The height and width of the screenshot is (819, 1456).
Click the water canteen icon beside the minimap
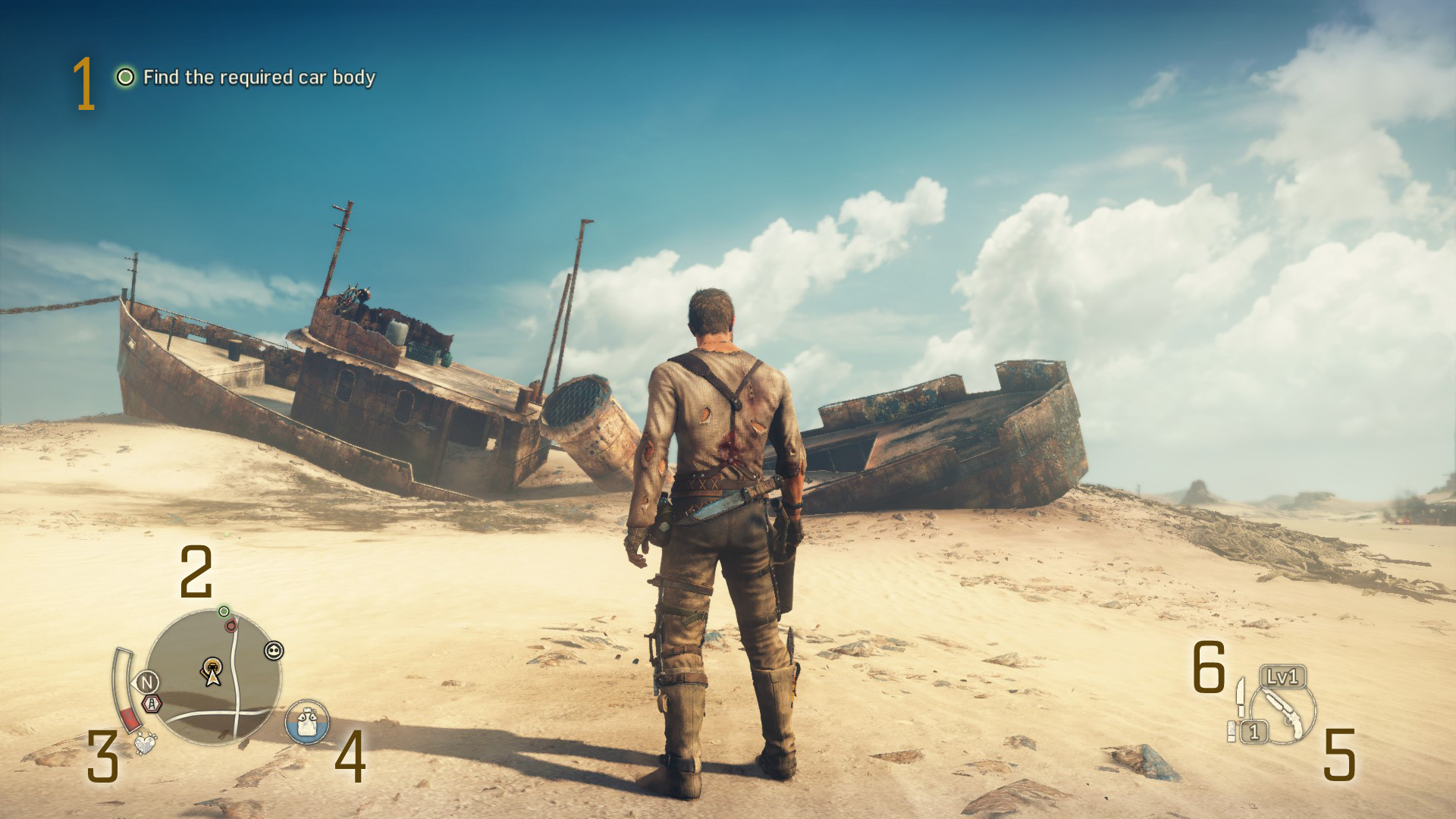click(306, 721)
